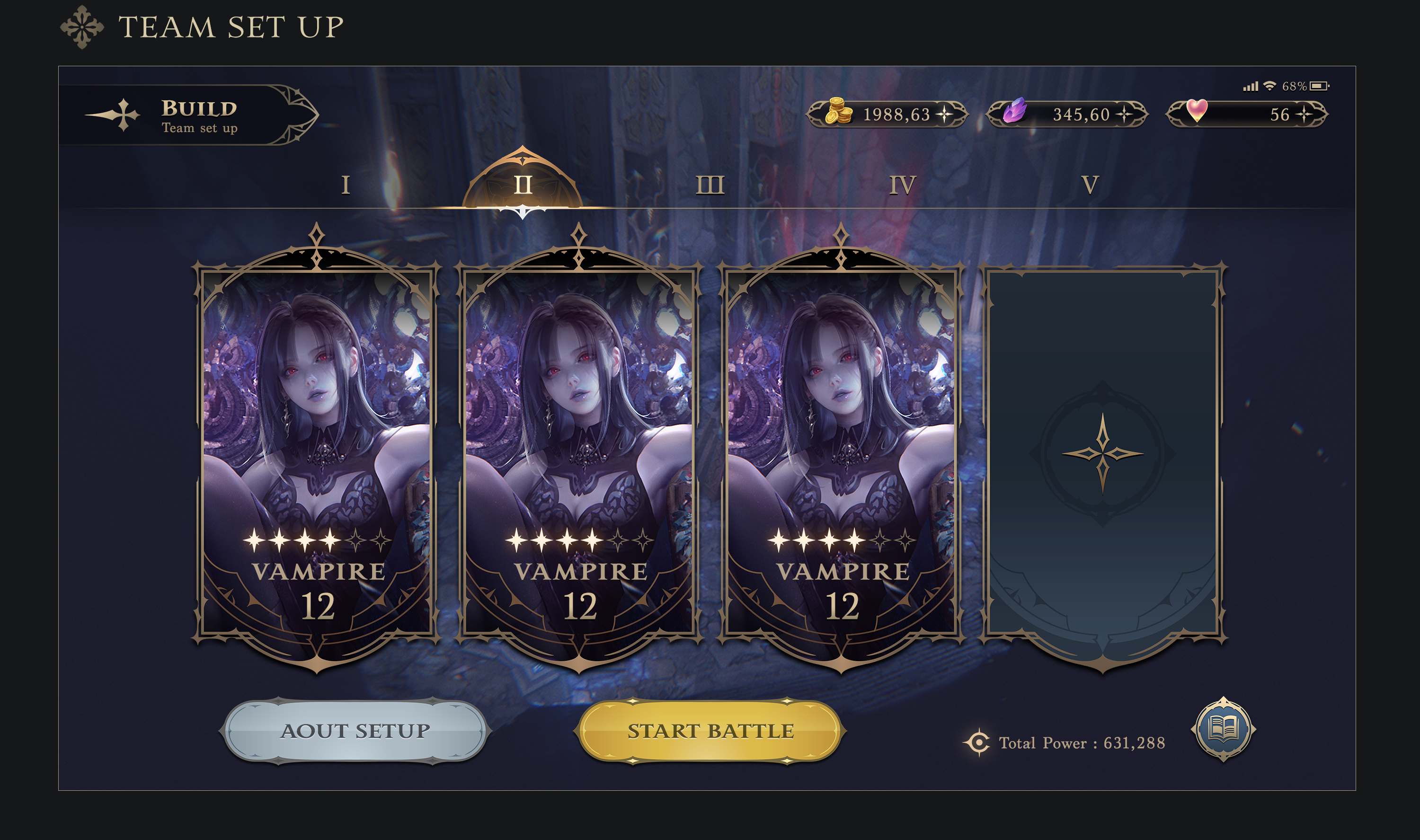
Task: Click the AOUT SETUP button
Action: [x=355, y=731]
